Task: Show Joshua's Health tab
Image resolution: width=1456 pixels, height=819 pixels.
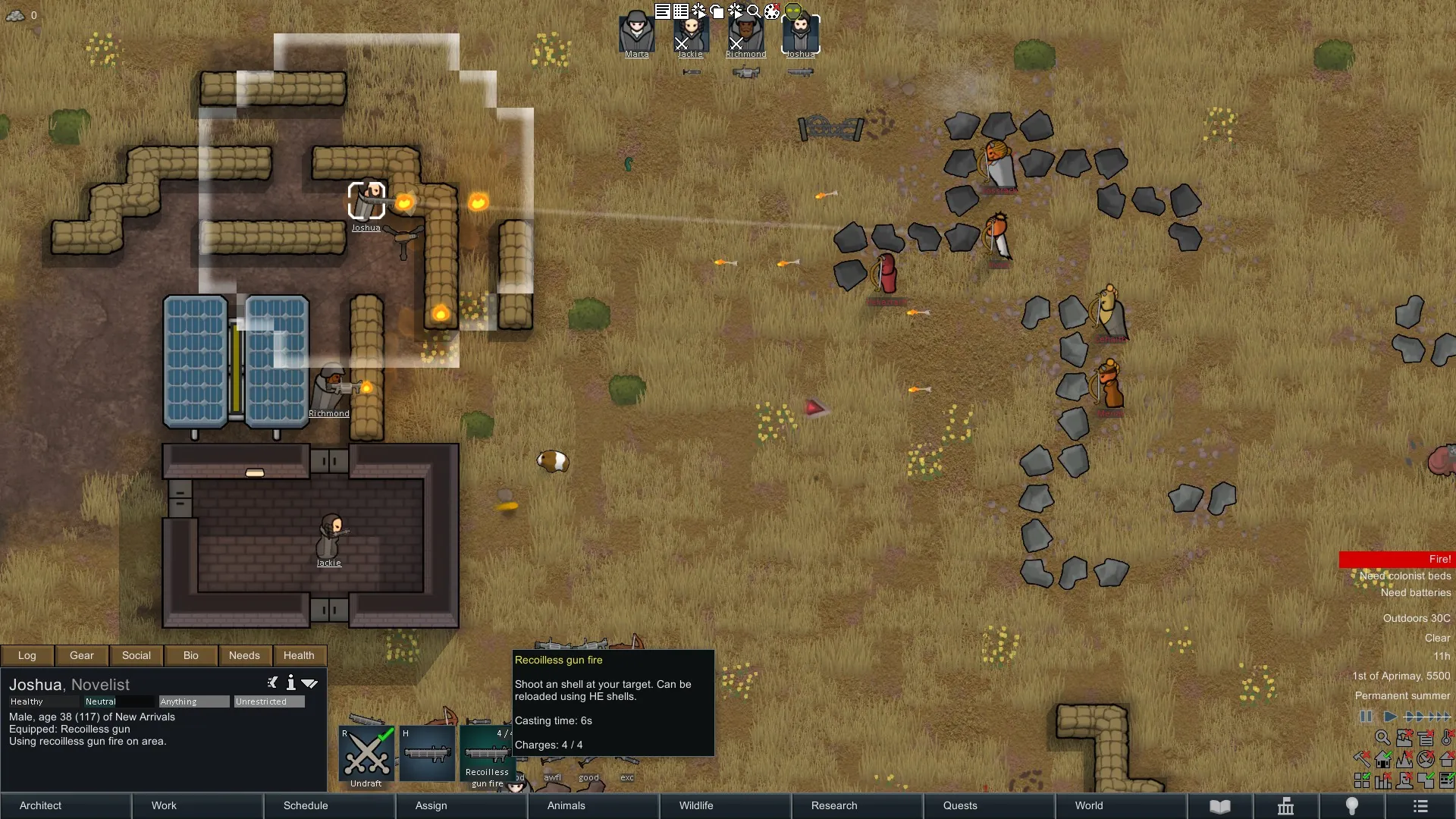Action: (299, 655)
